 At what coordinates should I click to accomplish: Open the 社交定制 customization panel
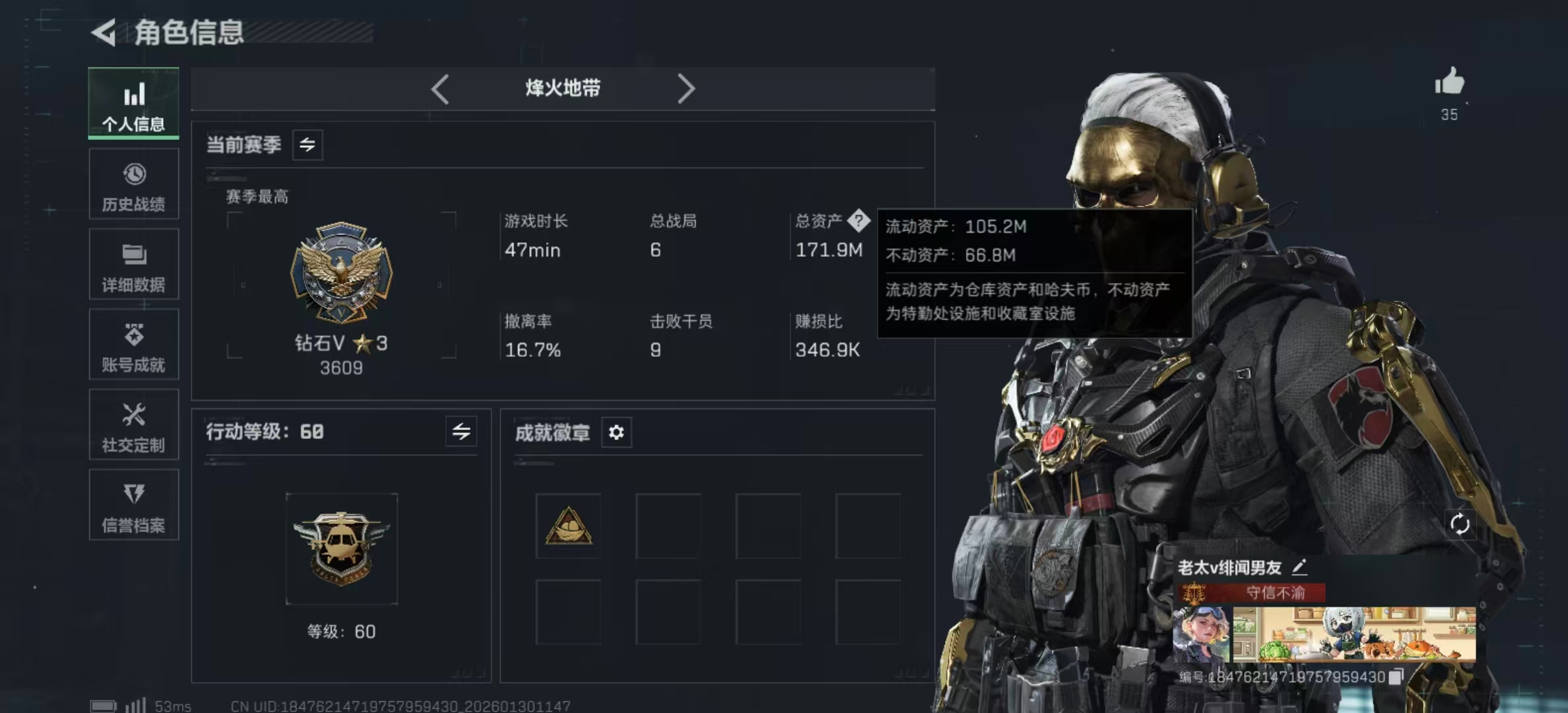[x=134, y=425]
